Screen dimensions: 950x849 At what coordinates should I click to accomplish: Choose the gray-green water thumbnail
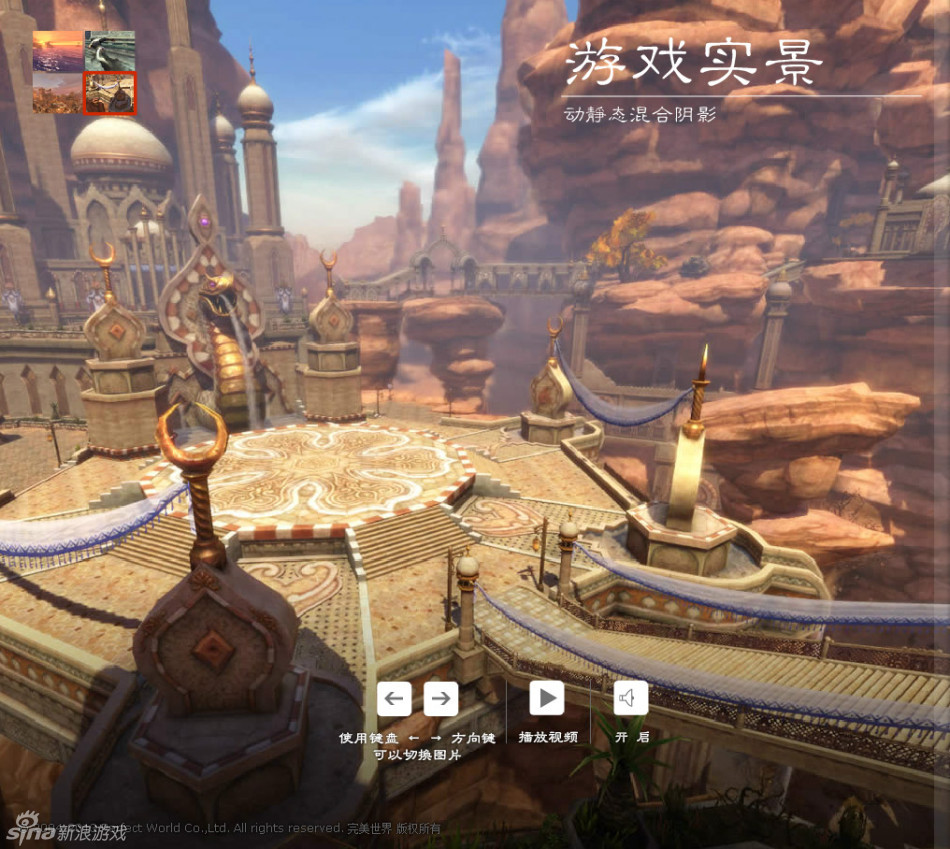pyautogui.click(x=110, y=50)
